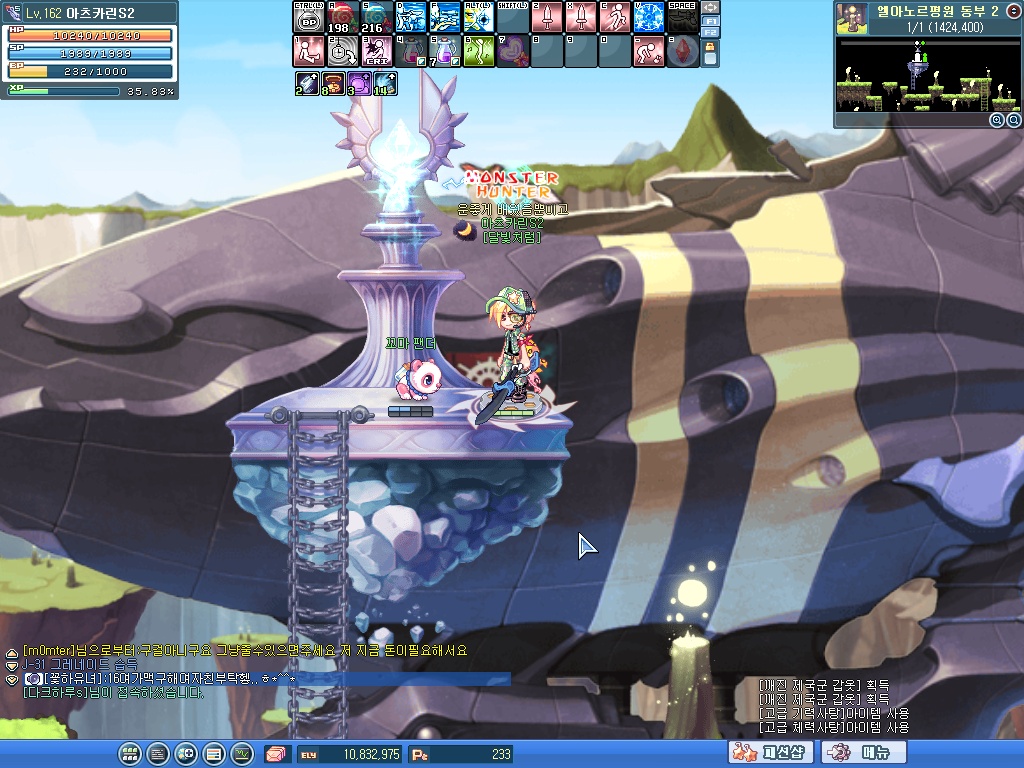Activate the BP potion slot
The image size is (1024, 768).
coord(308,17)
